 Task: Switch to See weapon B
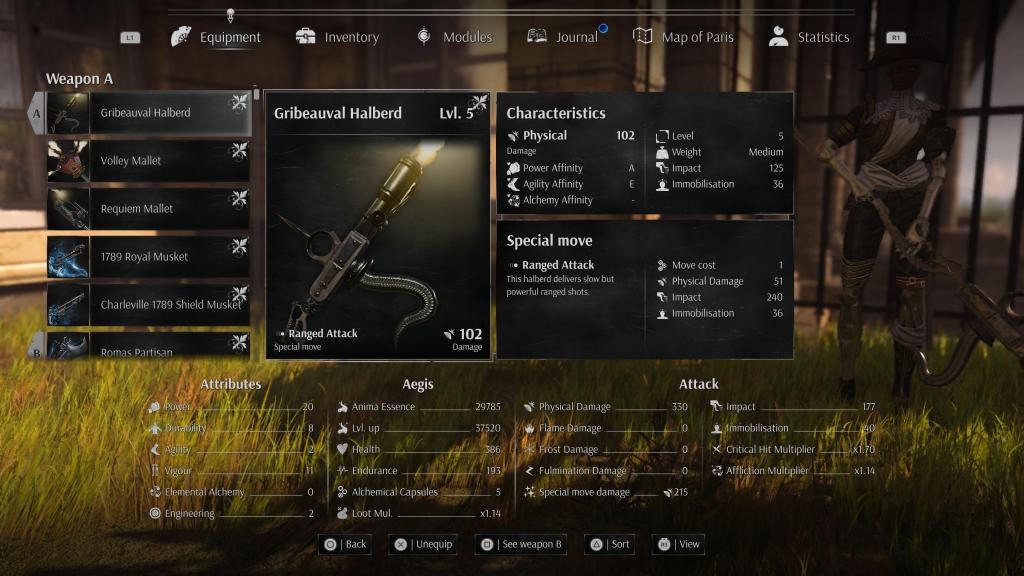click(x=521, y=544)
